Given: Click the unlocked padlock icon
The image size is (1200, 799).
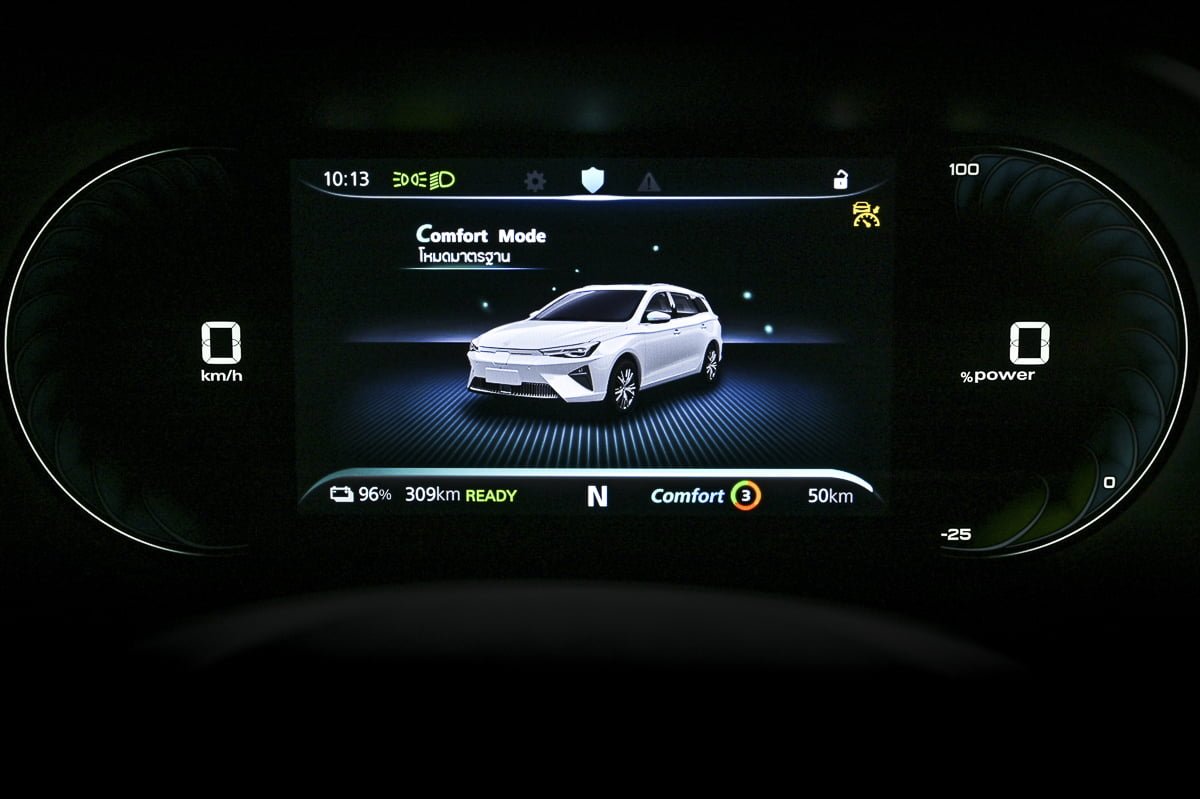Looking at the screenshot, I should (840, 180).
